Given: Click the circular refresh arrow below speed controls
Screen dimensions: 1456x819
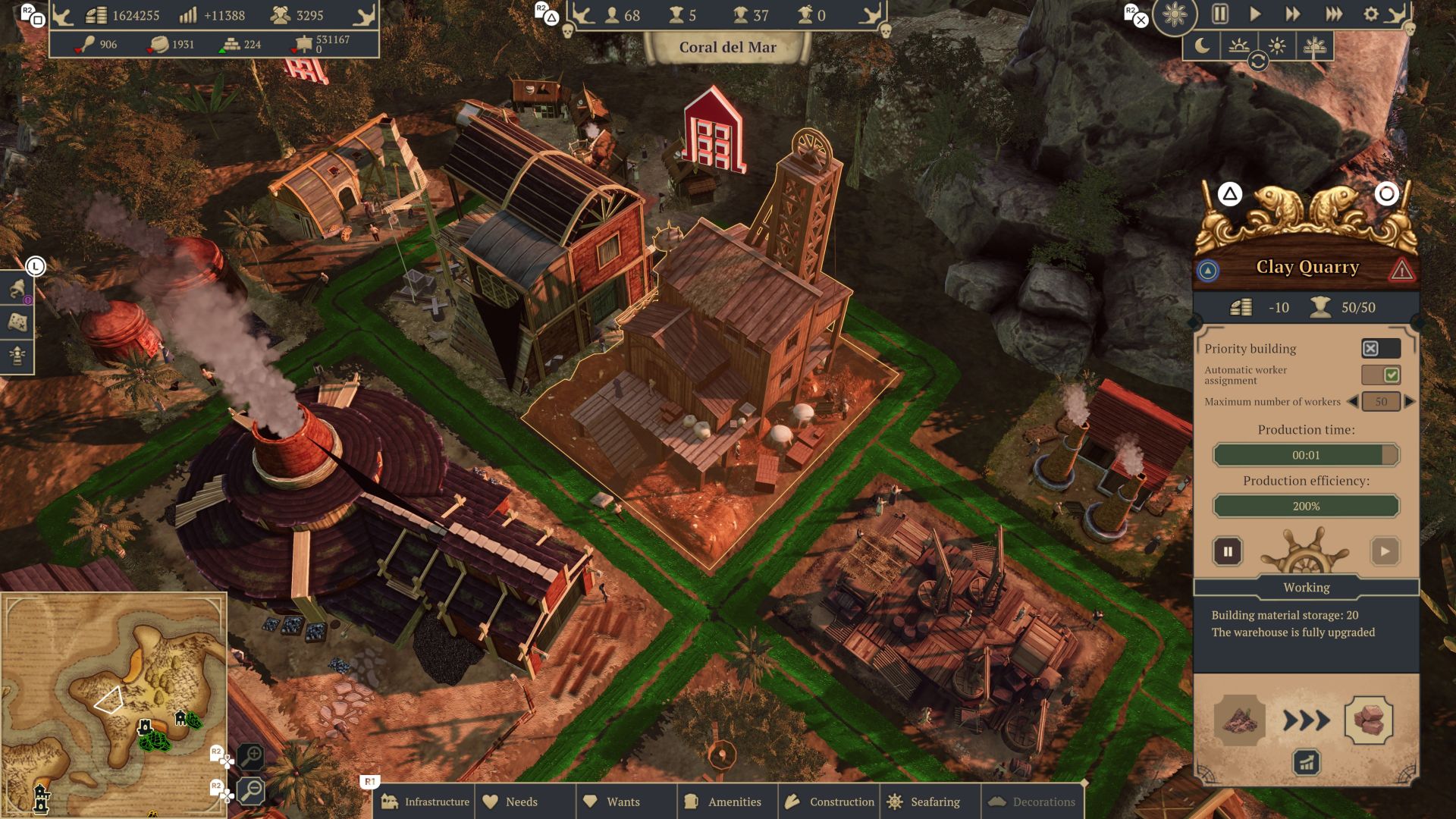Looking at the screenshot, I should pos(1259,63).
